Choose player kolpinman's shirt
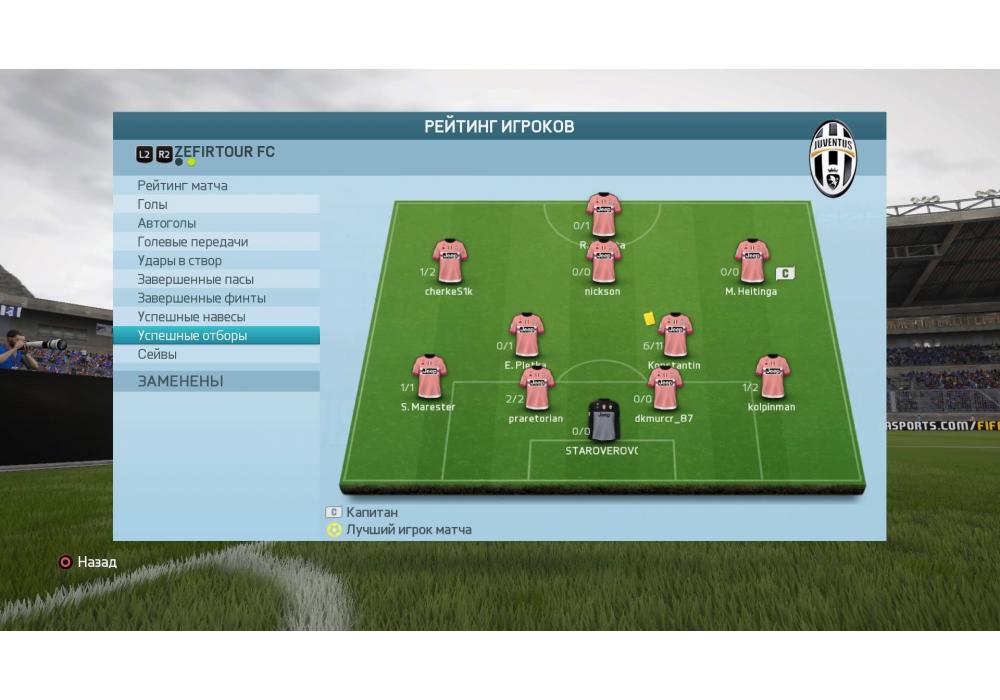The image size is (1000, 700). (x=772, y=377)
